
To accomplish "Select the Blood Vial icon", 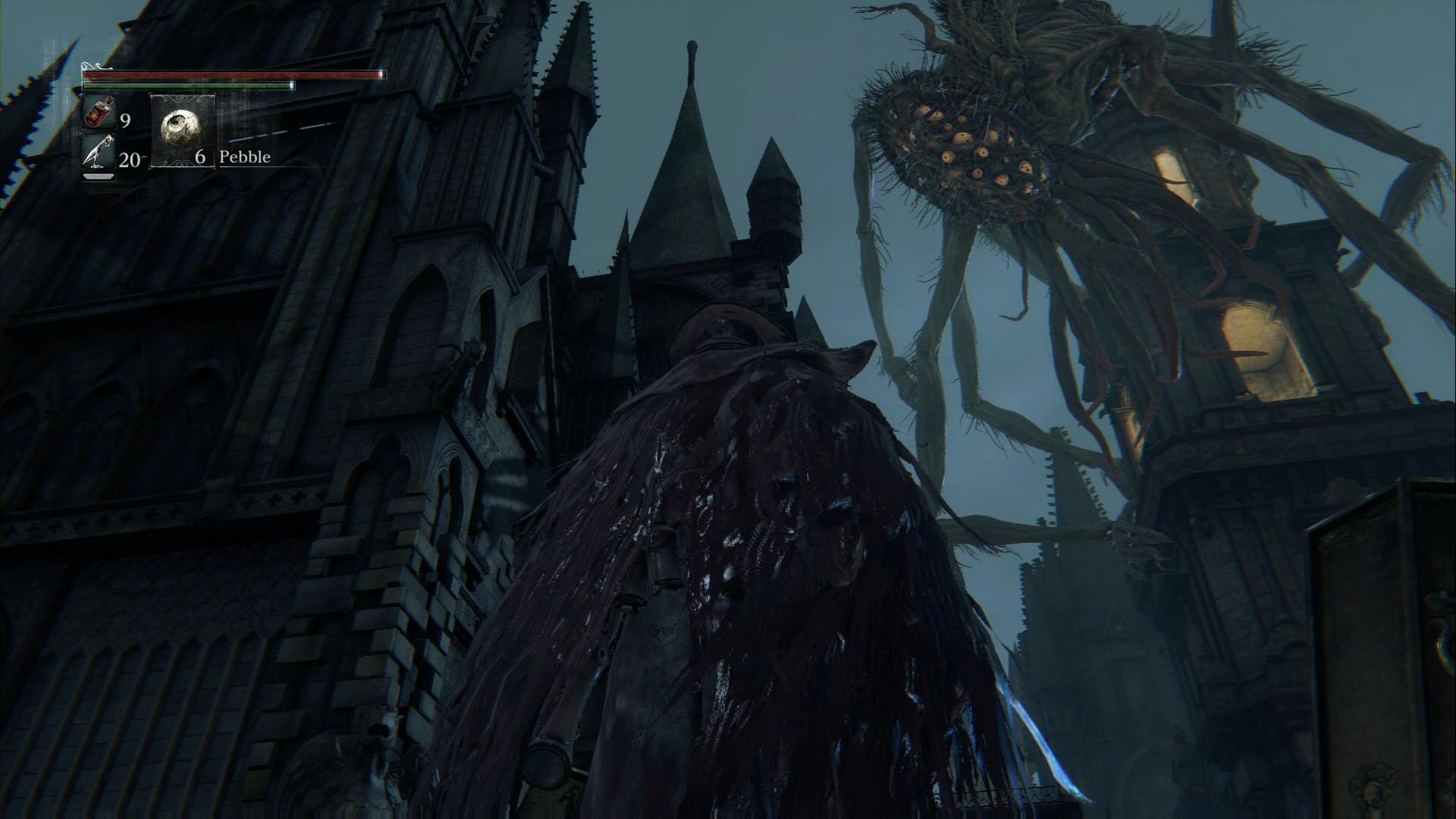I will tap(99, 112).
